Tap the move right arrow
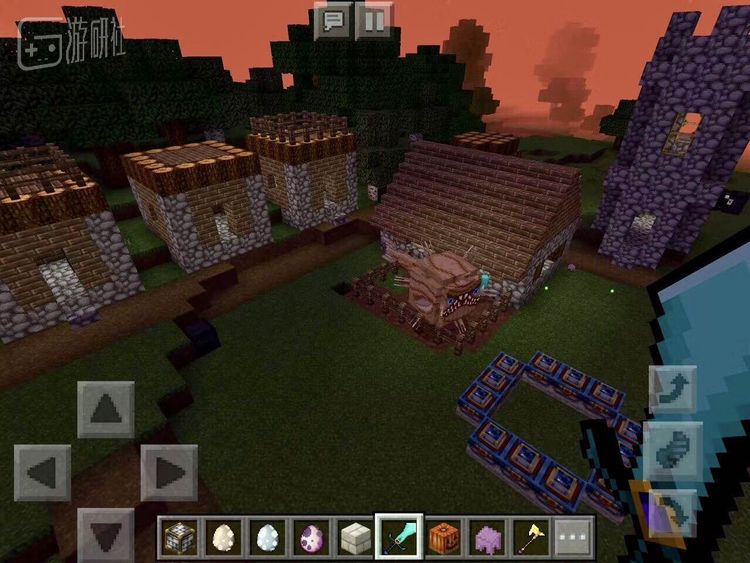The image size is (750, 563). tap(168, 472)
